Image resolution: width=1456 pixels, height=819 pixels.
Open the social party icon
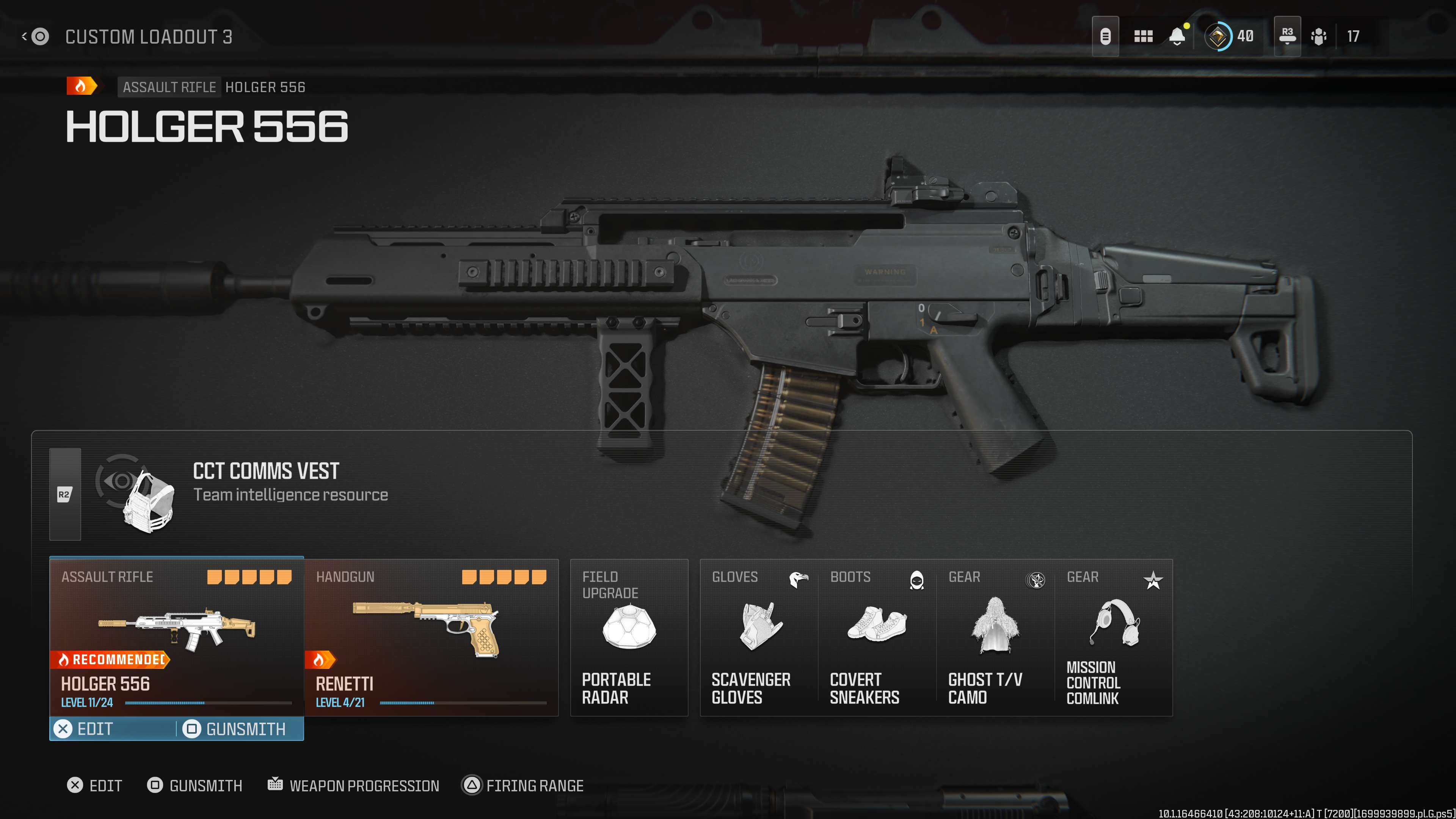(x=1319, y=37)
